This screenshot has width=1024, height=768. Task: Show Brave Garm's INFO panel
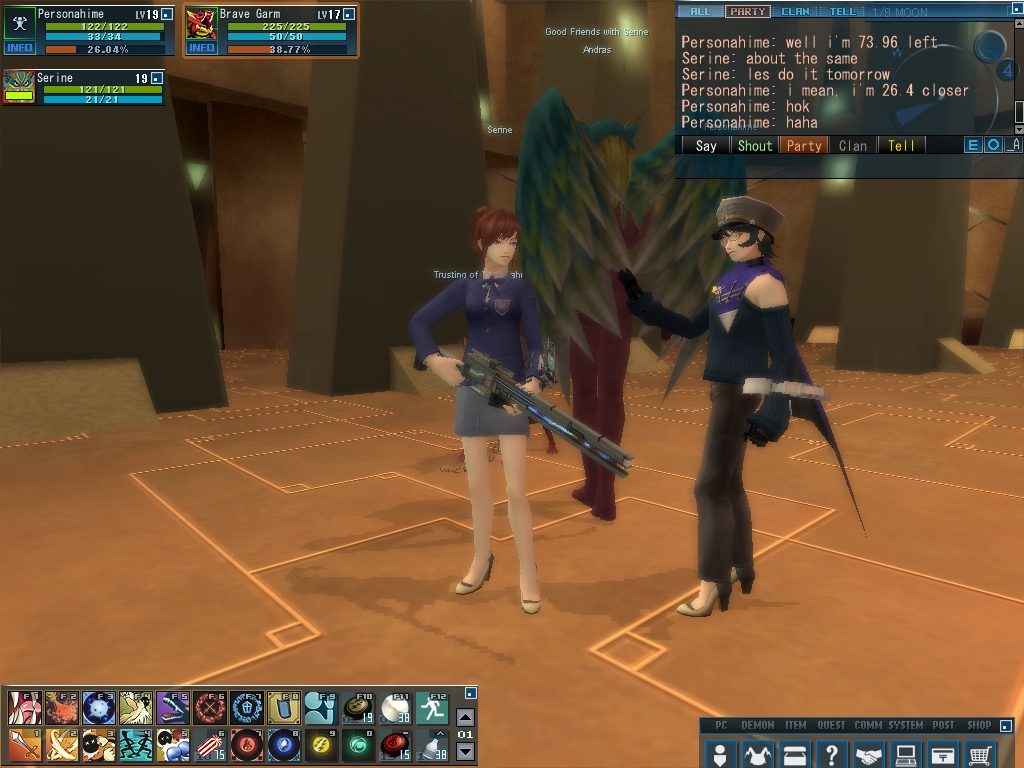[201, 48]
